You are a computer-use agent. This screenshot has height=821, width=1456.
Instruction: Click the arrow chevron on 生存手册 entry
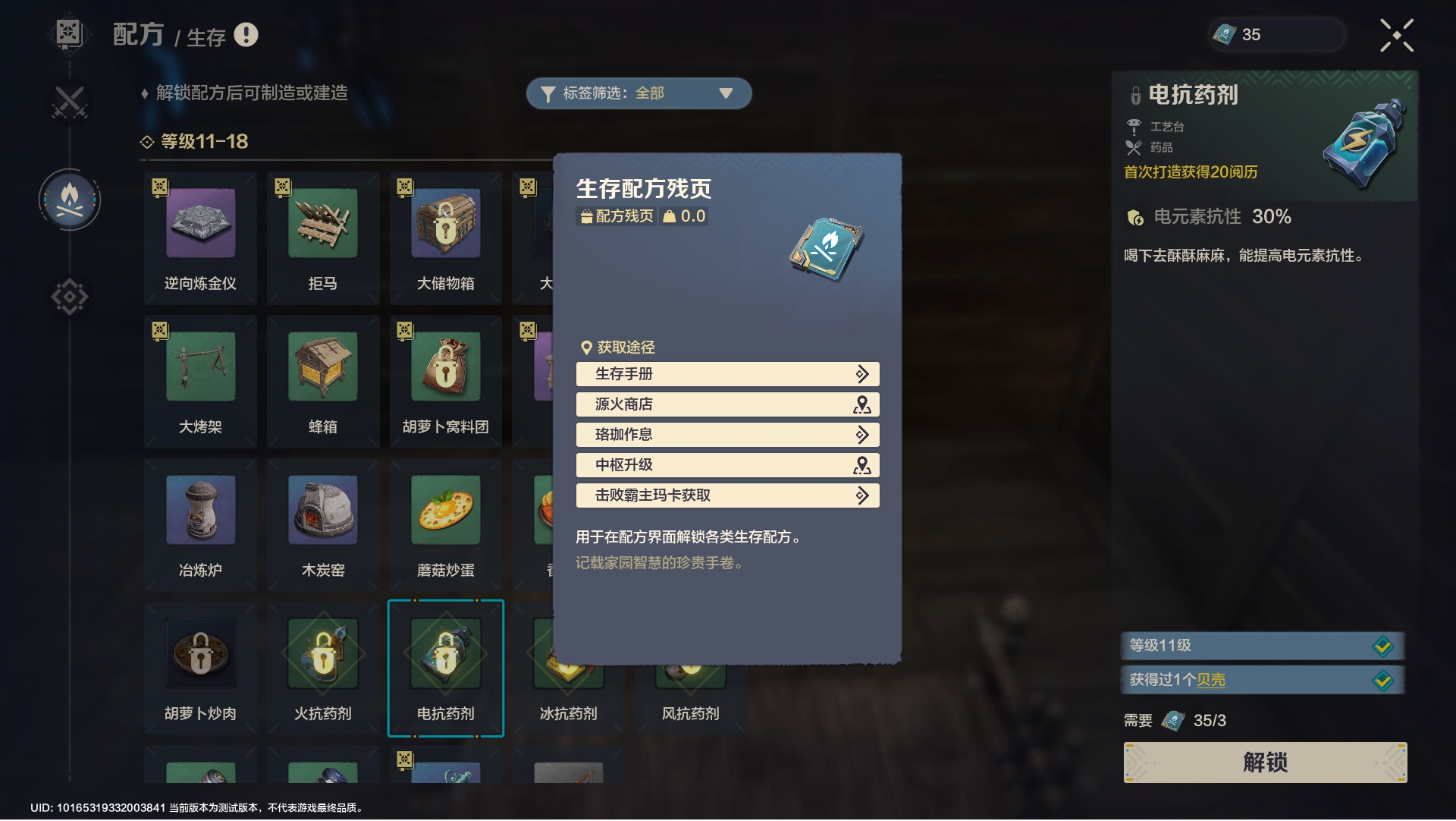coord(861,374)
